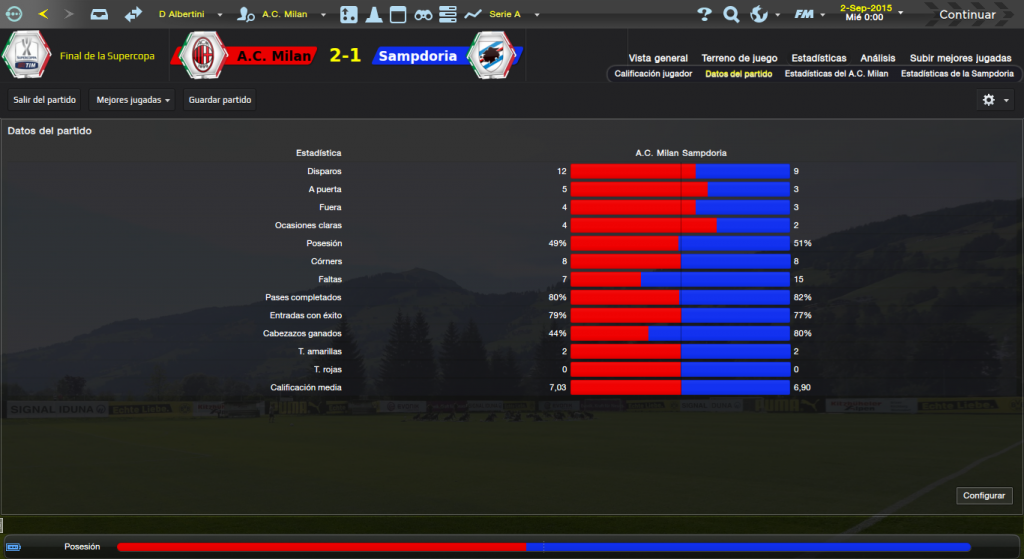Click the Continuar button
The height and width of the screenshot is (559, 1024).
coord(966,14)
